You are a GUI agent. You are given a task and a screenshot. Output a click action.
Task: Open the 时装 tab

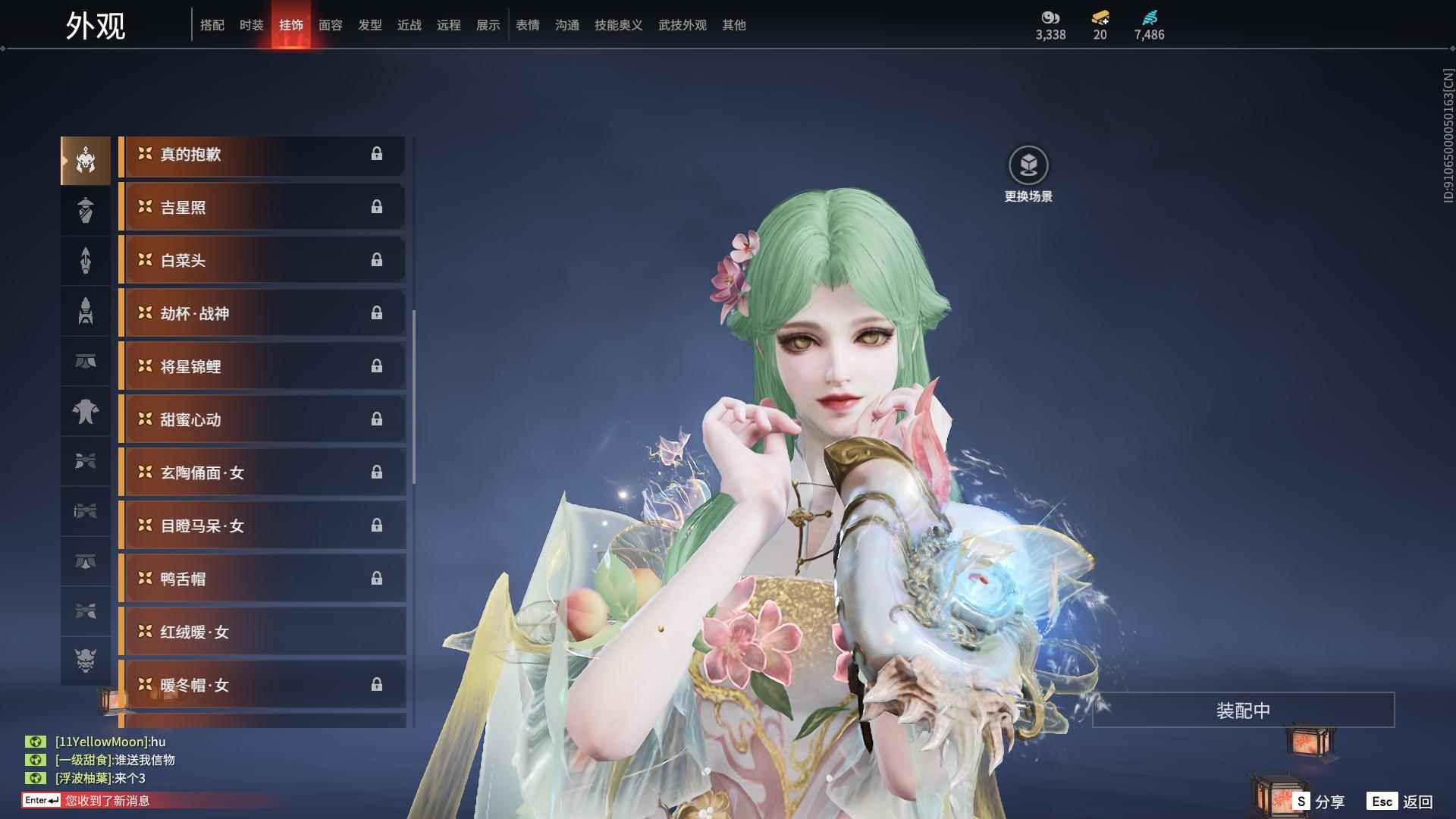point(251,25)
